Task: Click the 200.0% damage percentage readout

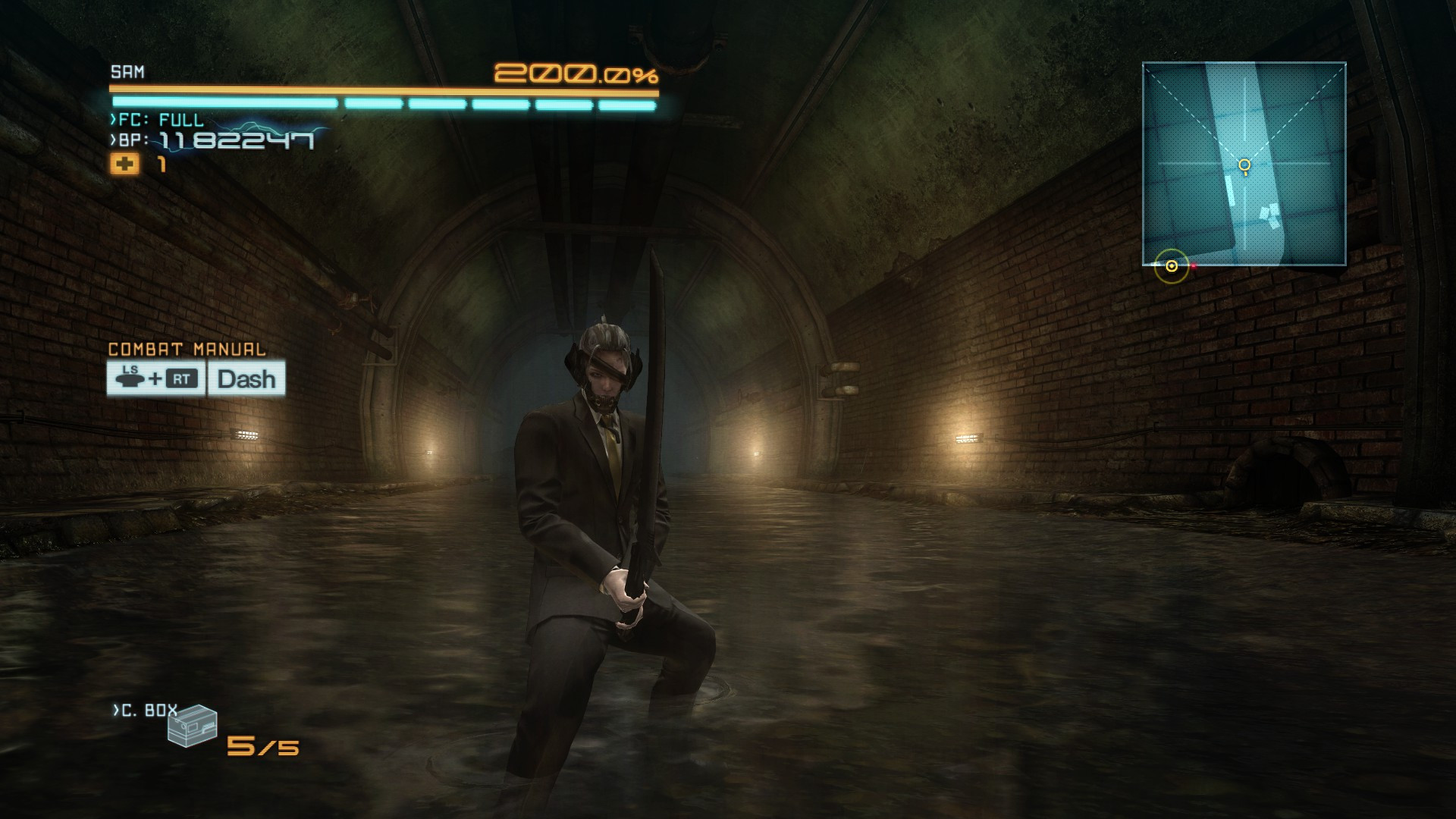Action: pos(575,74)
